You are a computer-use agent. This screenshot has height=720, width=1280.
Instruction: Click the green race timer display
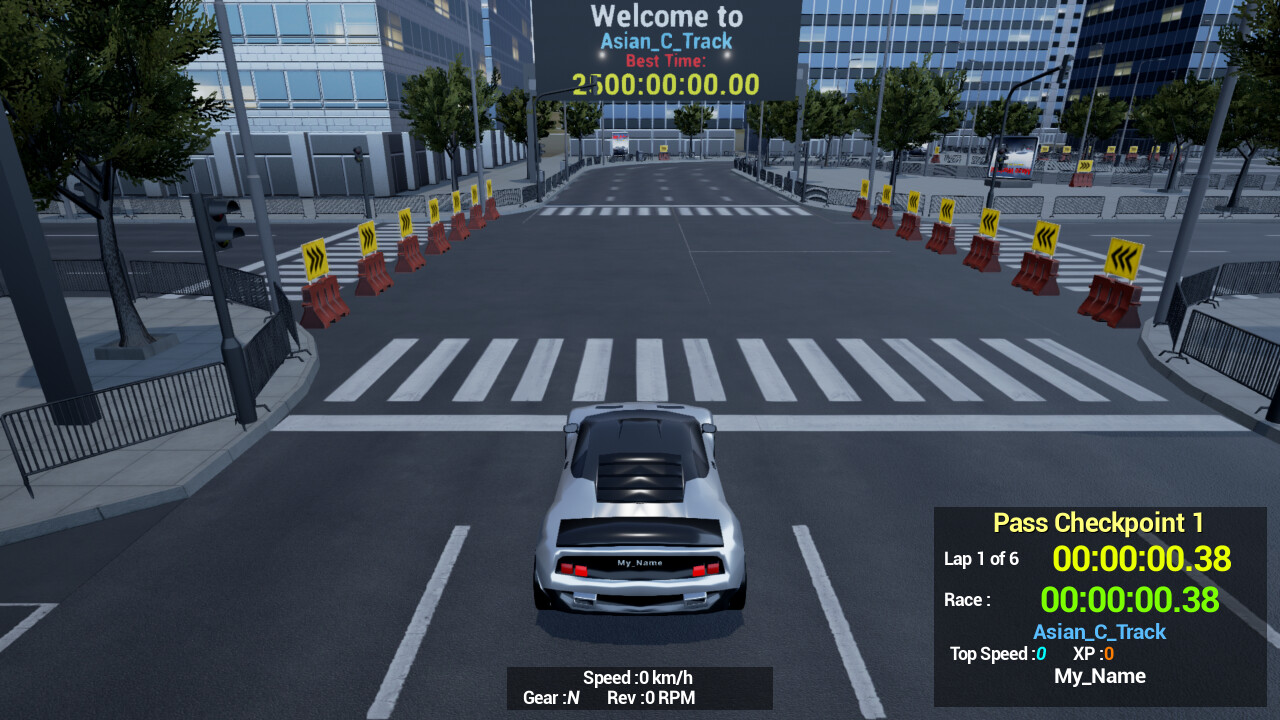[x=1131, y=600]
